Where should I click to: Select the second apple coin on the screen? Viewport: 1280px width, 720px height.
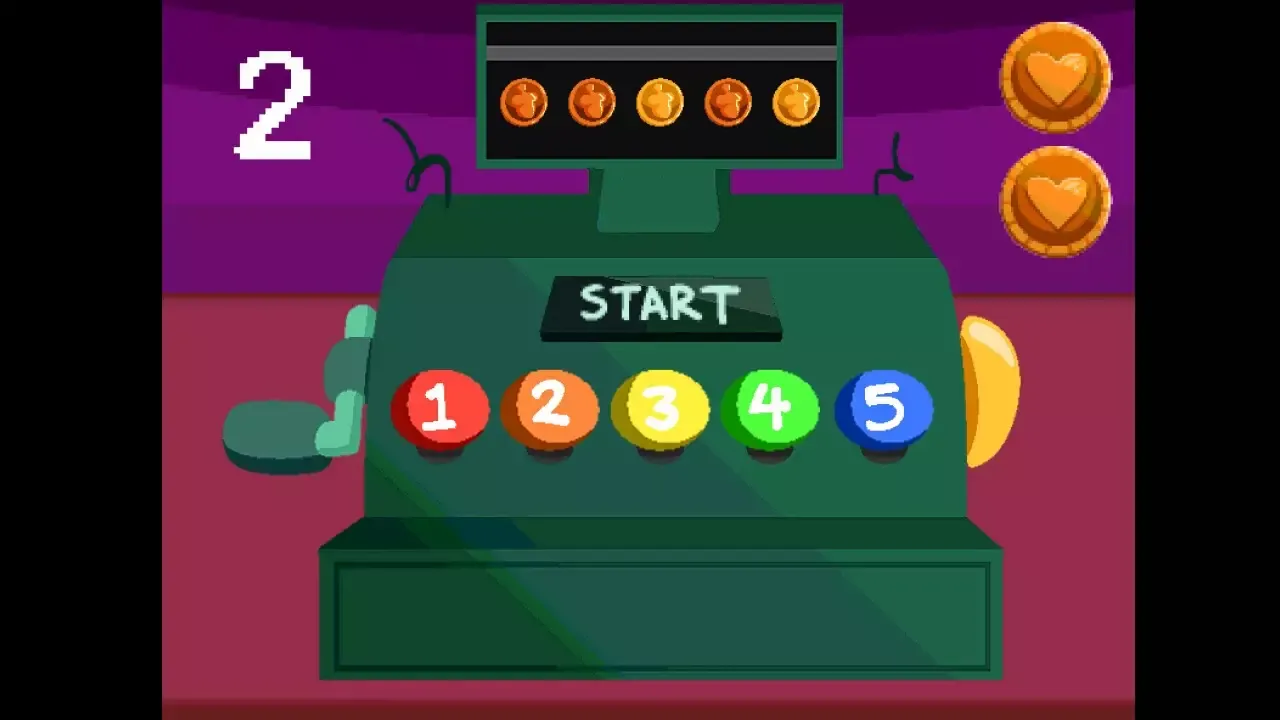click(592, 101)
